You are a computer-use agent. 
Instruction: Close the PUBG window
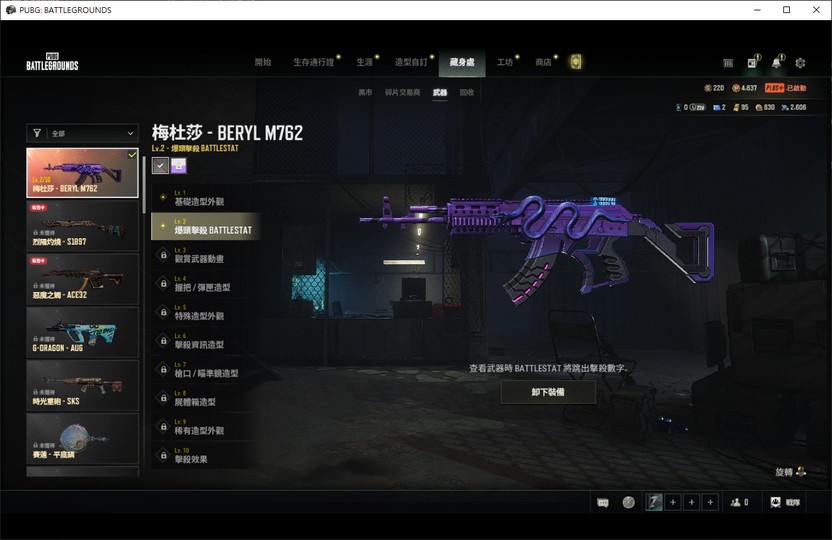point(814,10)
